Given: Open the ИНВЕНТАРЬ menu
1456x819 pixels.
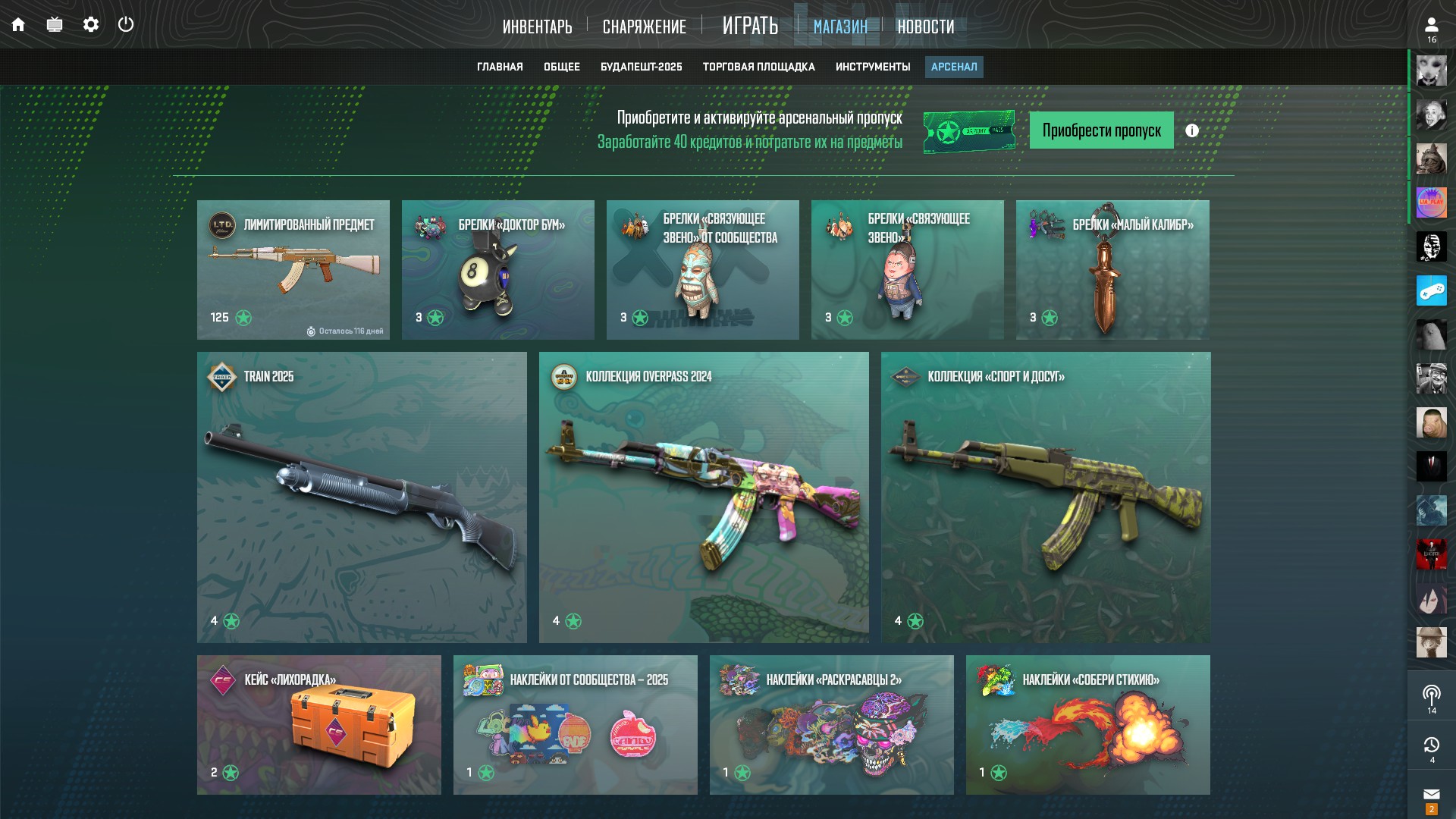Looking at the screenshot, I should [537, 27].
